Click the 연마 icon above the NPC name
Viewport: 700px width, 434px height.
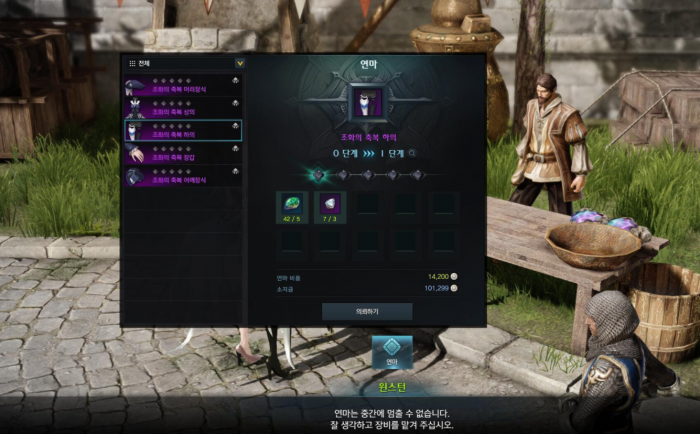pos(392,353)
